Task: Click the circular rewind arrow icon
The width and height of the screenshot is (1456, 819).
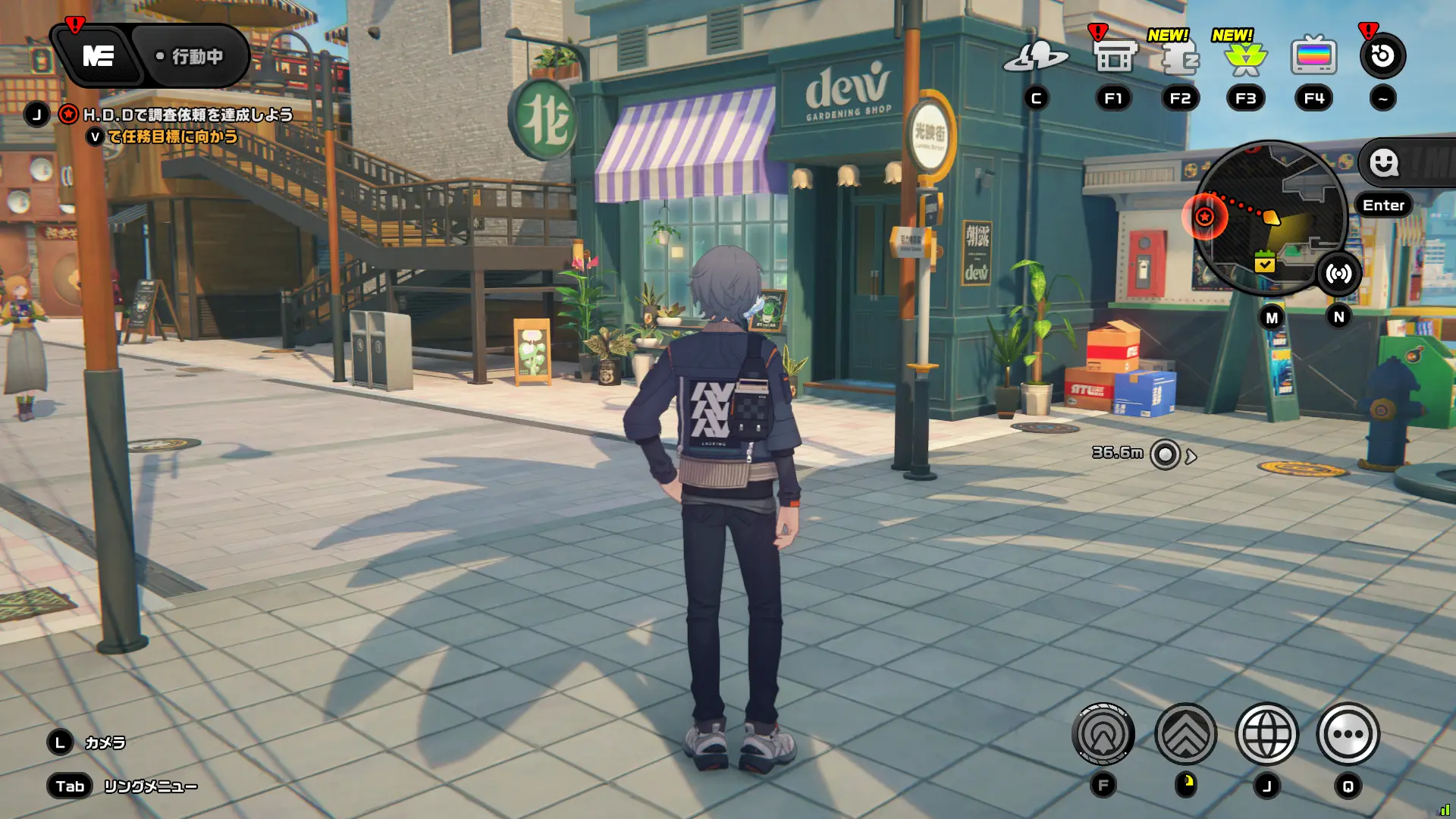Action: click(x=1382, y=56)
